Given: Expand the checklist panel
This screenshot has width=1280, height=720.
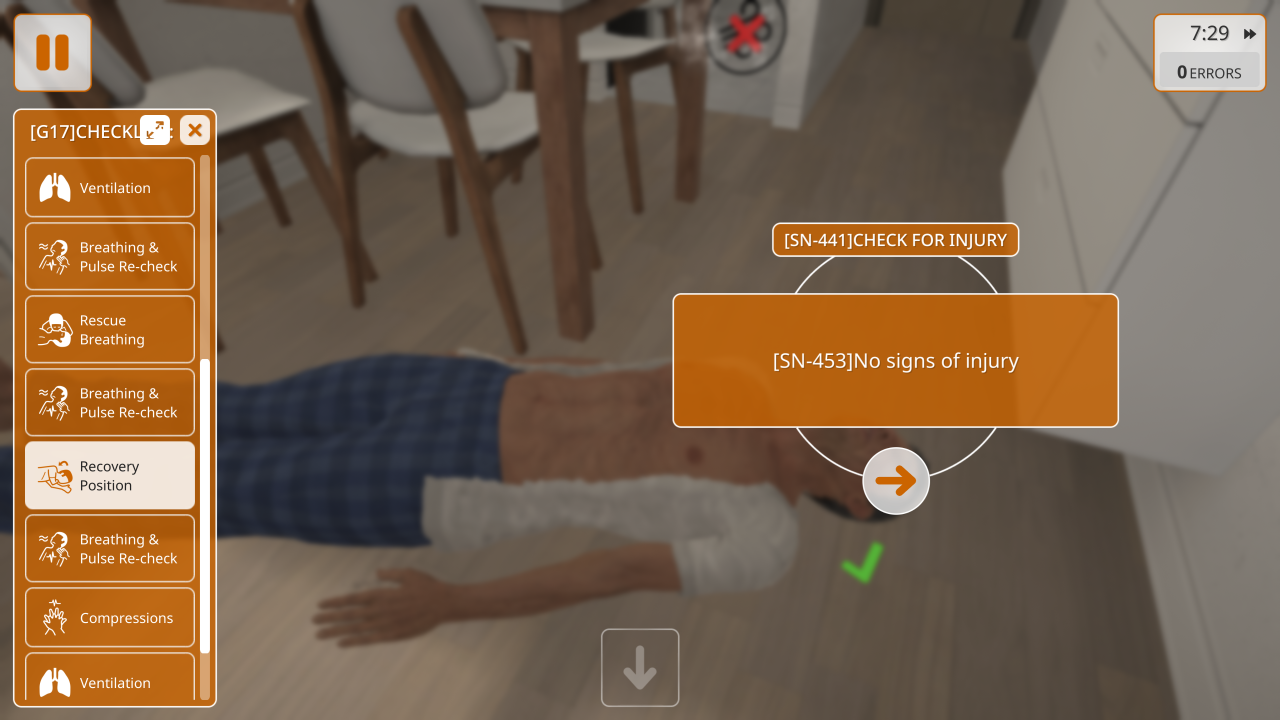Looking at the screenshot, I should pyautogui.click(x=155, y=130).
